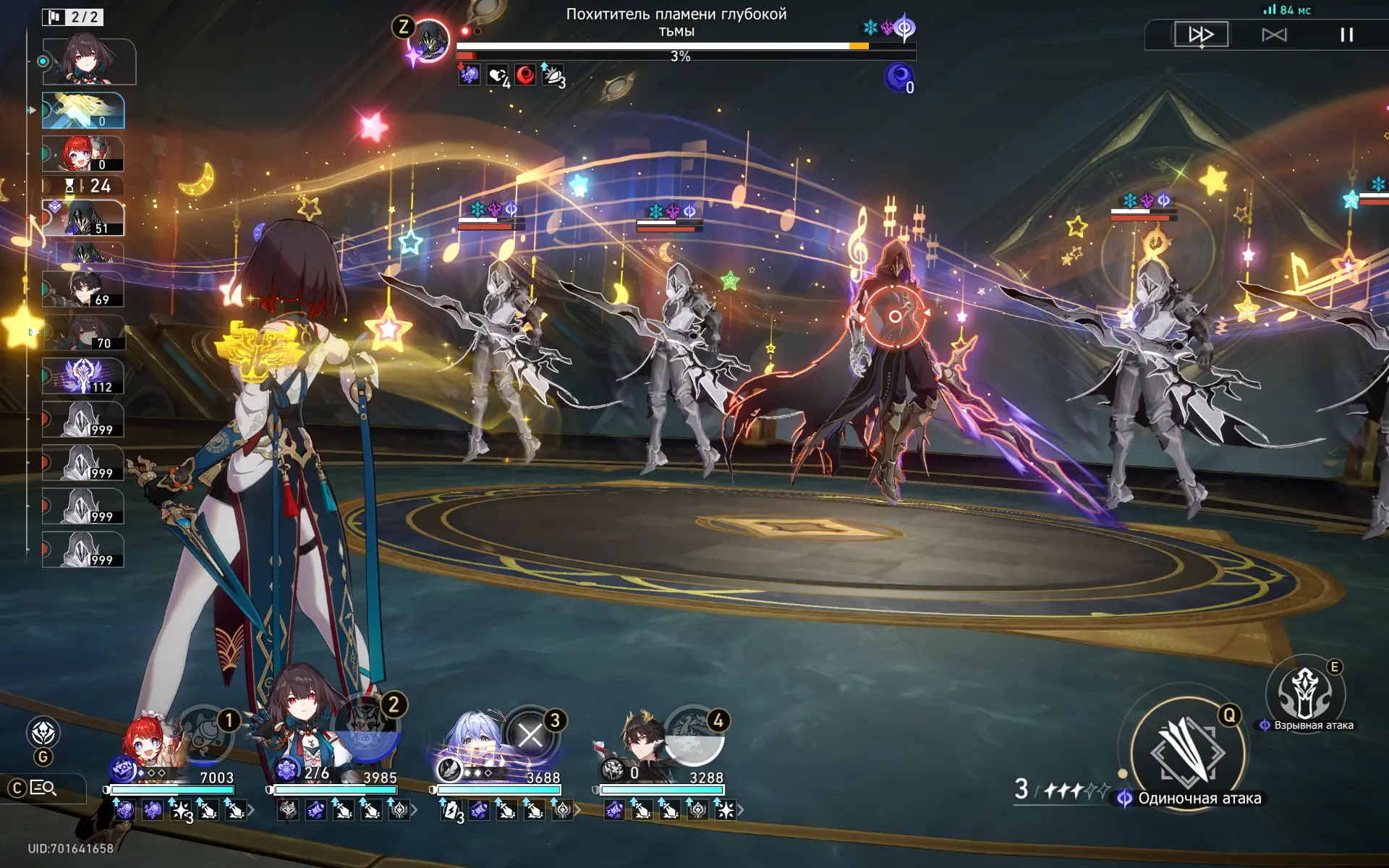Activate the red-haired character's ultimate
The height and width of the screenshot is (868, 1389).
(x=205, y=735)
